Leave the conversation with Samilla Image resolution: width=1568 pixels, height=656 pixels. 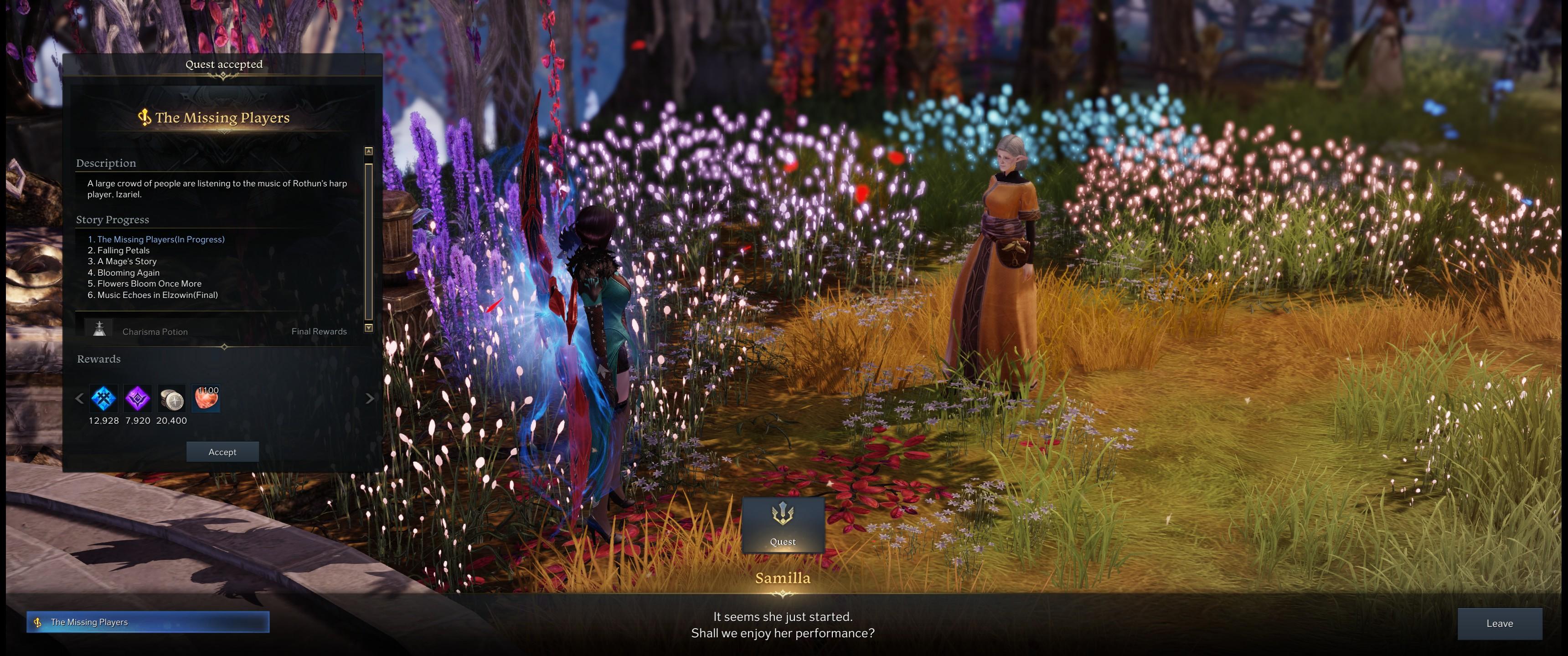click(1499, 623)
